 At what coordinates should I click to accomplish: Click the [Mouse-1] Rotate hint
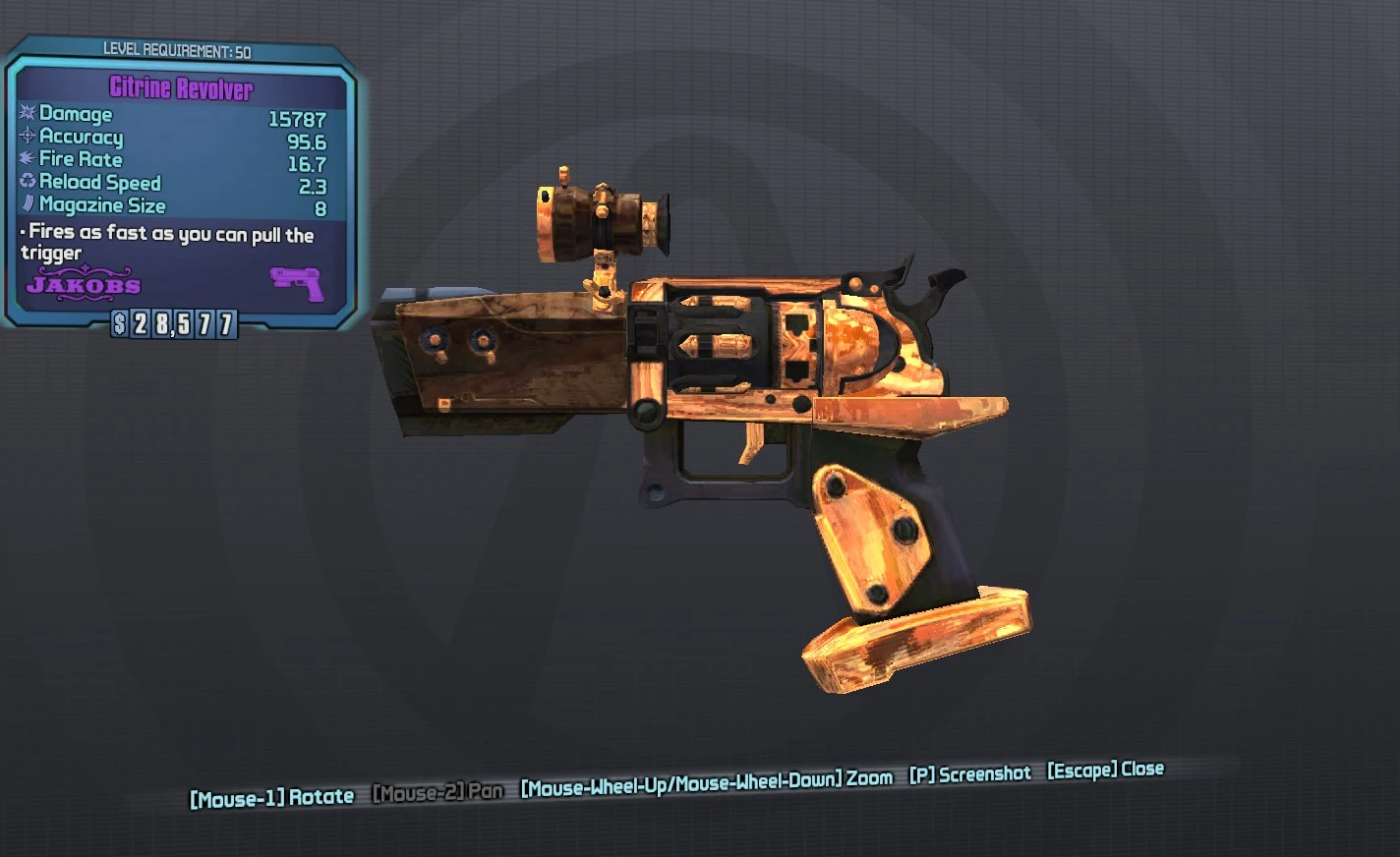(272, 797)
